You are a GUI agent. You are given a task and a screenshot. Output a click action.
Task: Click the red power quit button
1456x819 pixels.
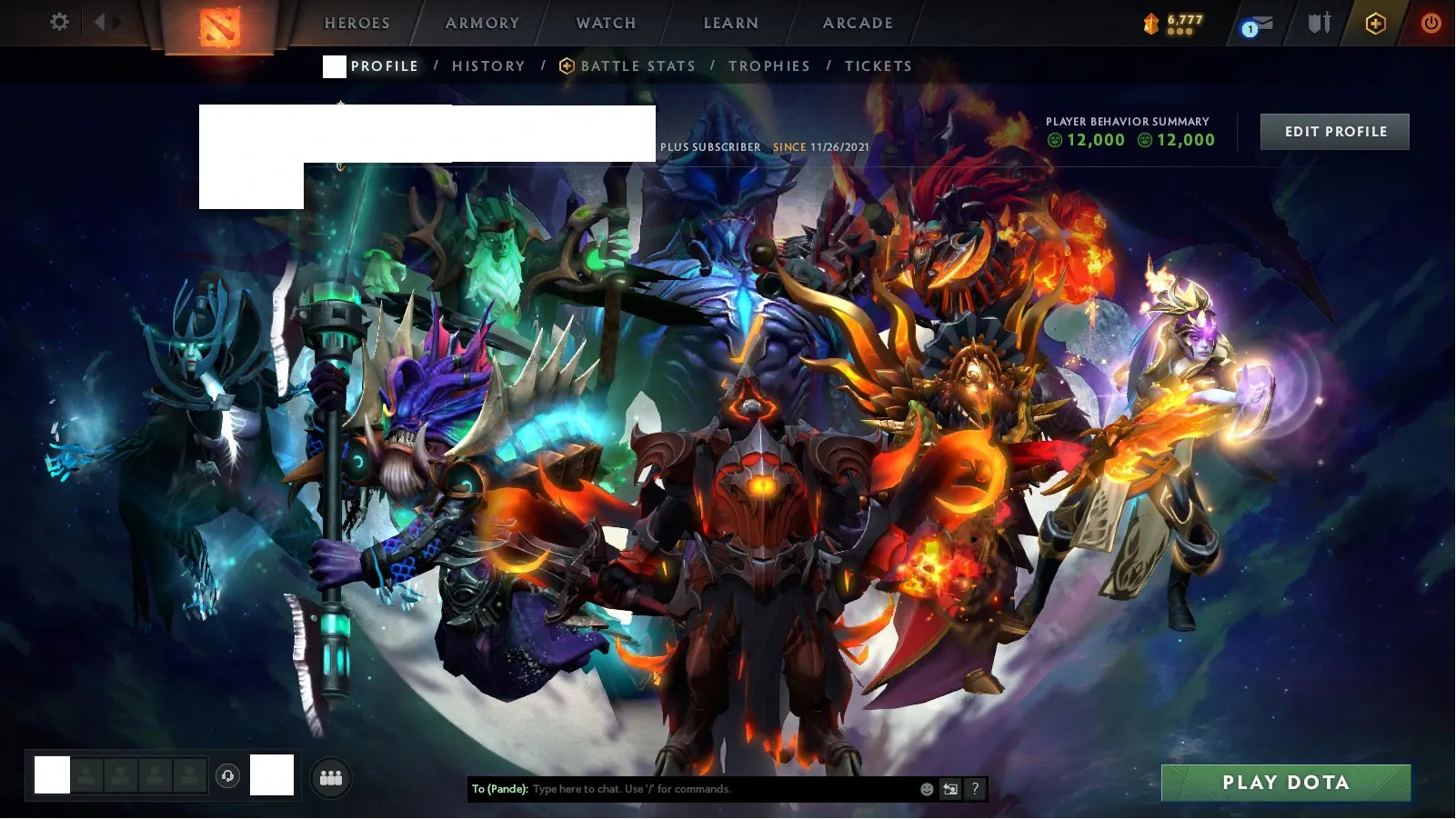point(1431,23)
